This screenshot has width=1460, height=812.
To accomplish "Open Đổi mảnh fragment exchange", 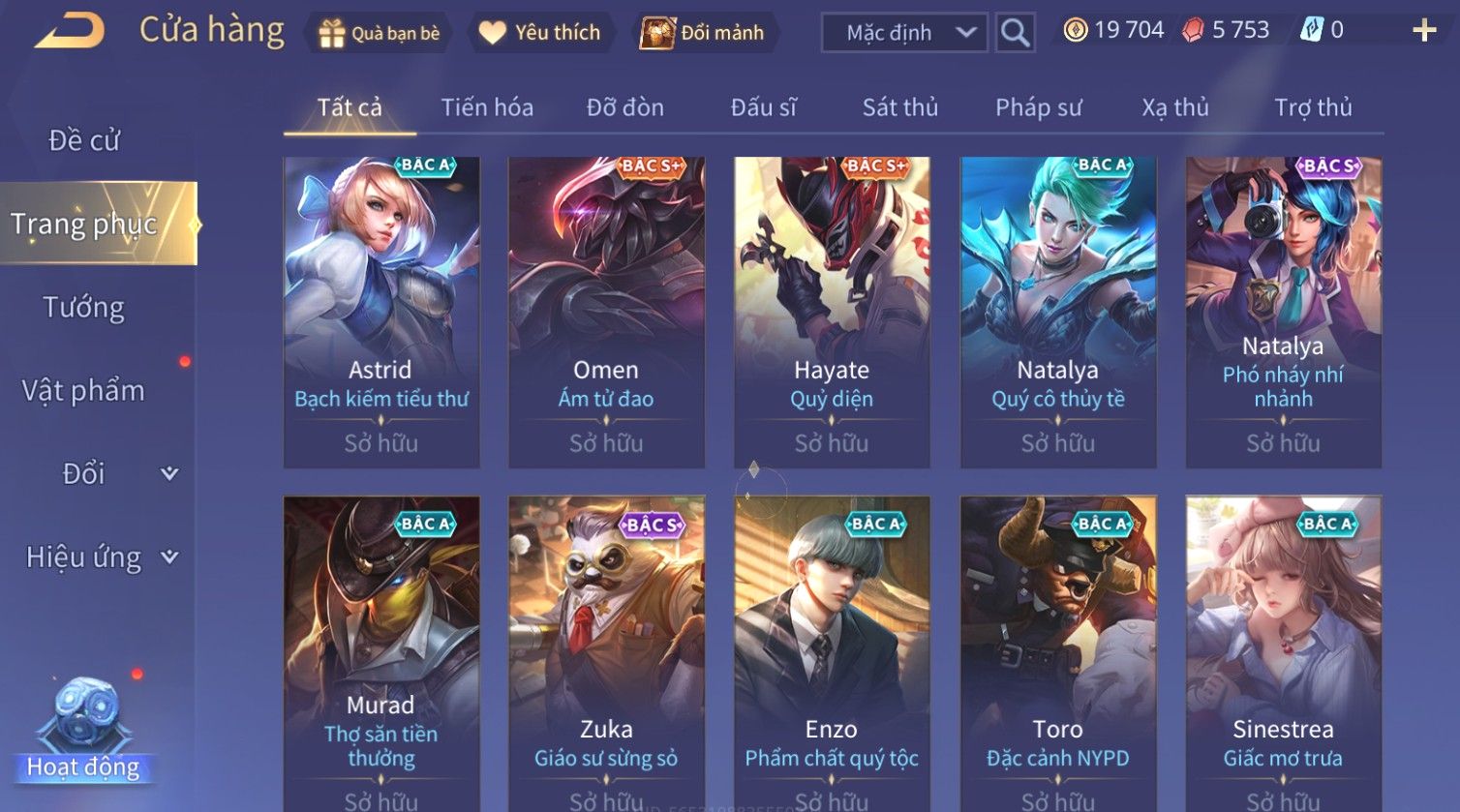I will point(704,33).
